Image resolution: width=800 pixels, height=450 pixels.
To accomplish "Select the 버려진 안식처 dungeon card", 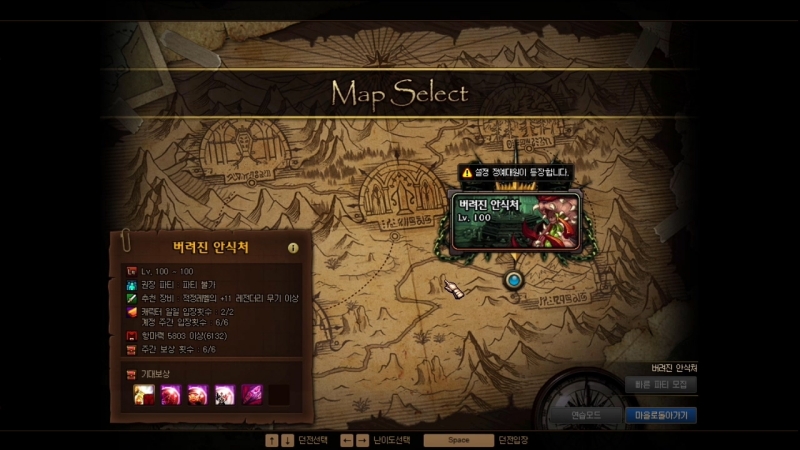I will (514, 219).
